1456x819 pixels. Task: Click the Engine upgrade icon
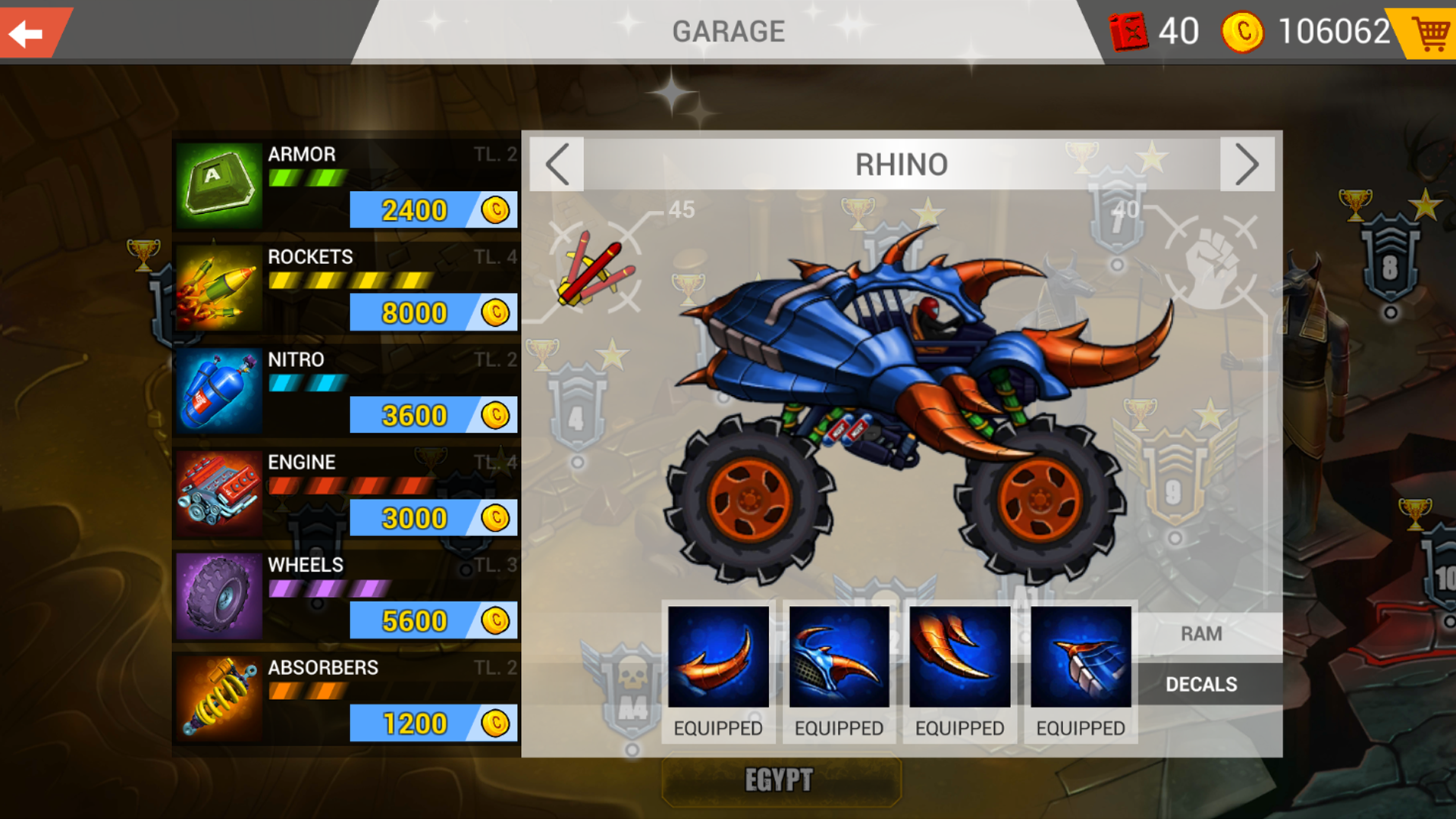click(x=218, y=493)
